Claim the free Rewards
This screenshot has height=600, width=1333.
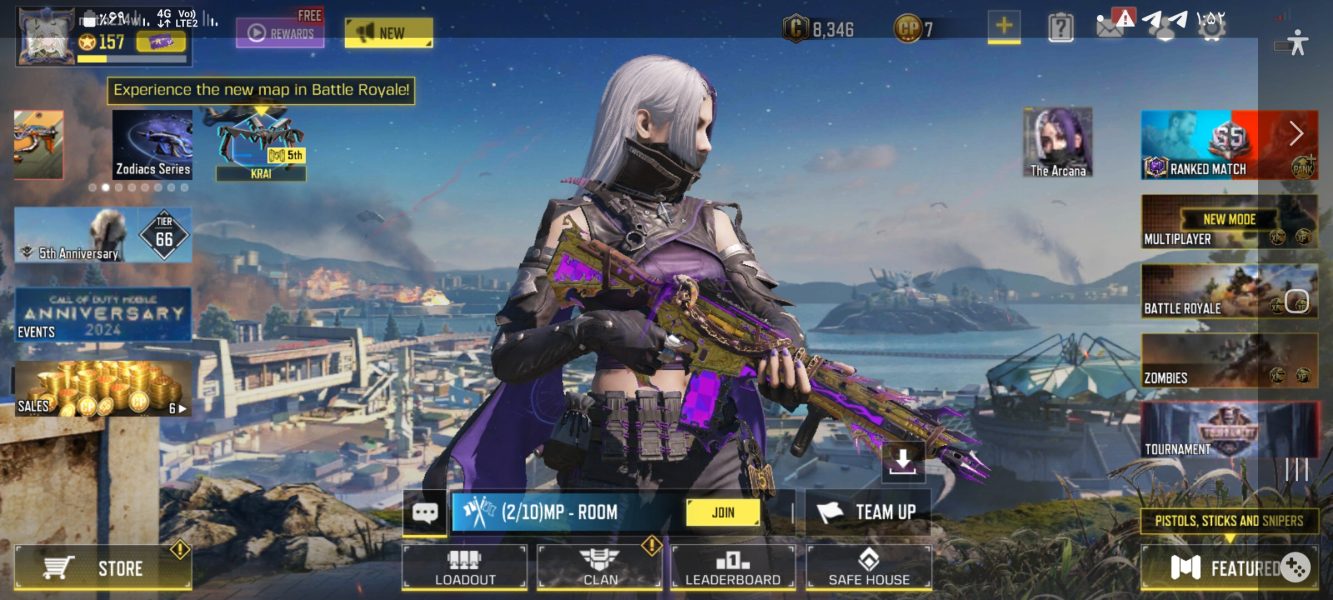point(280,33)
